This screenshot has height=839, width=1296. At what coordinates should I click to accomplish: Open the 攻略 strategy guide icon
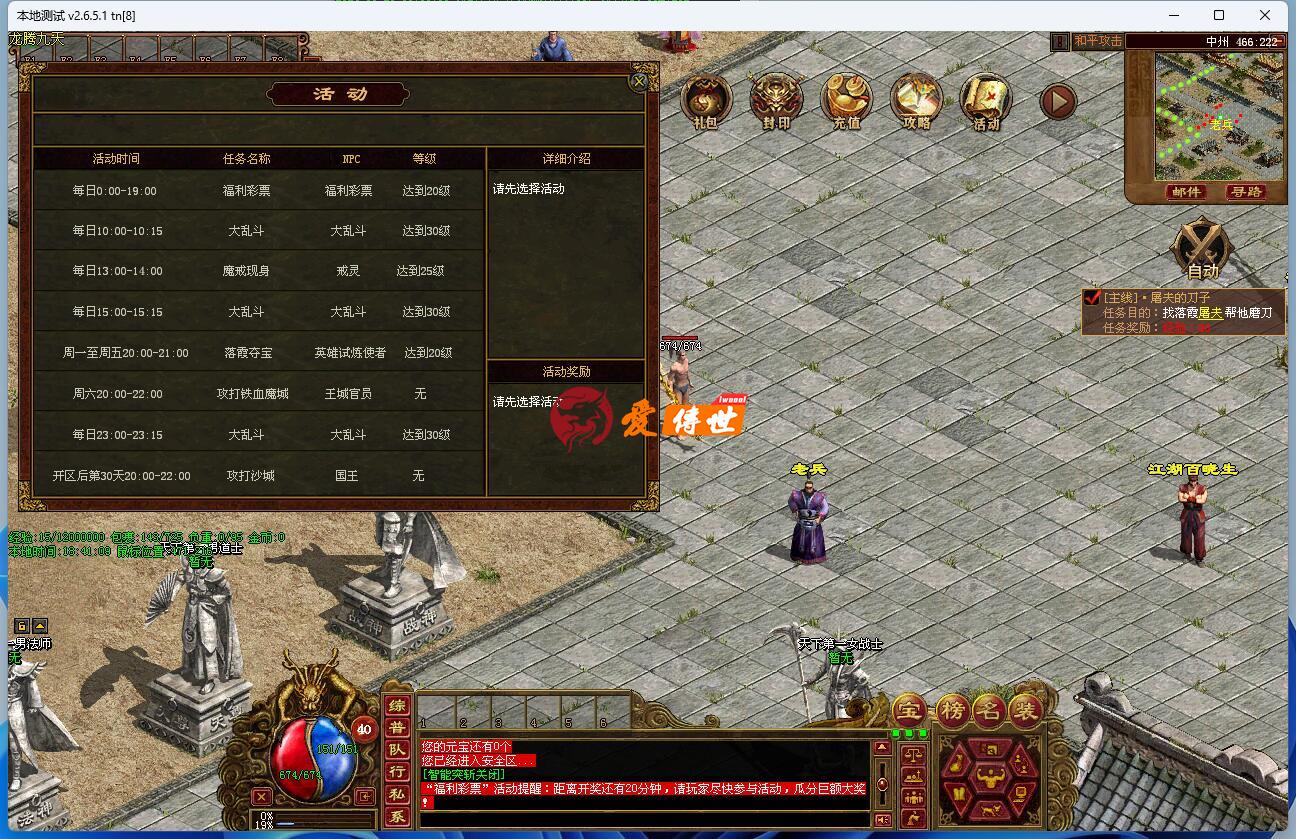(x=915, y=100)
